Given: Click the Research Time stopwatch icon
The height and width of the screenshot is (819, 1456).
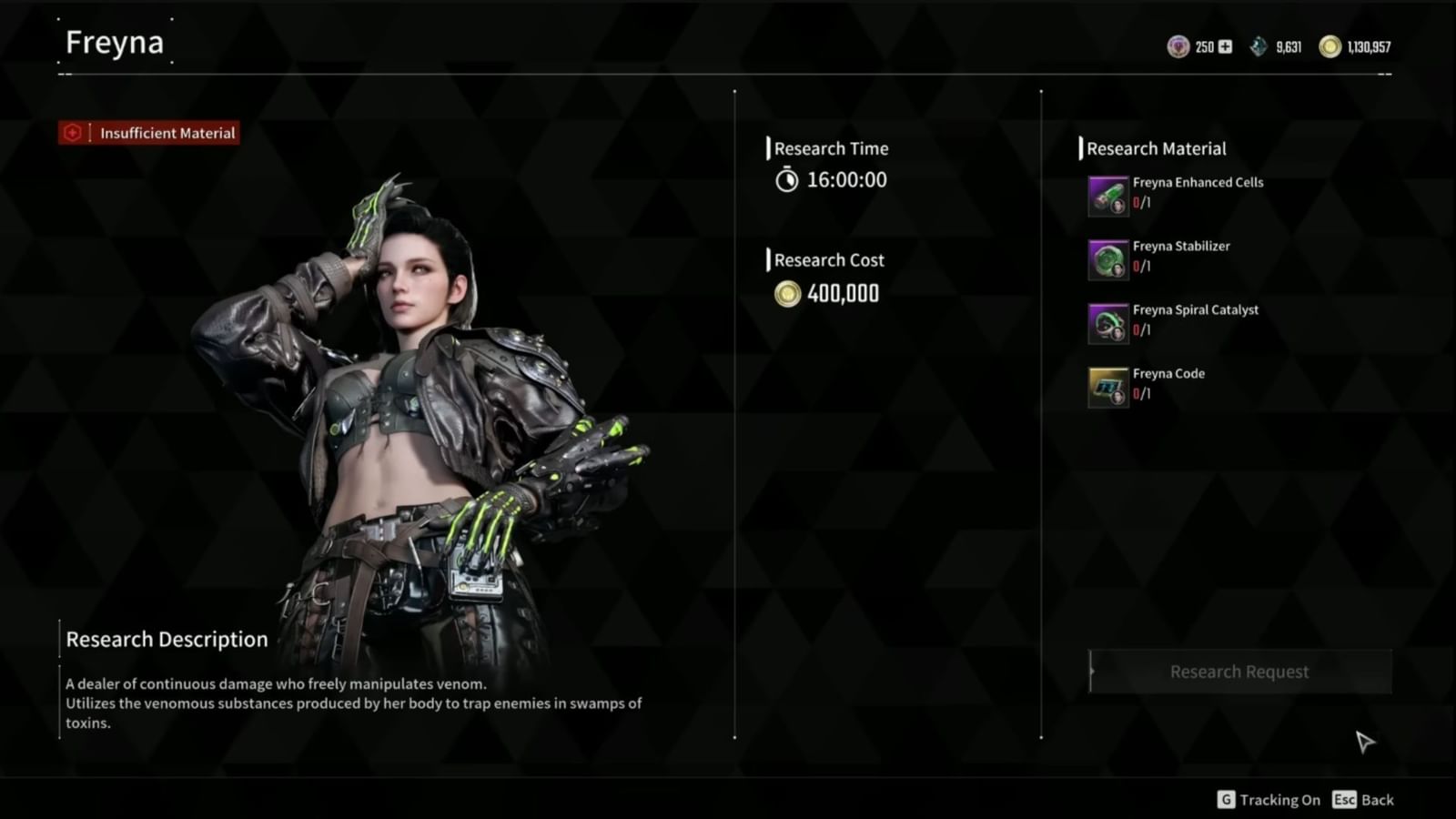Looking at the screenshot, I should (790, 180).
